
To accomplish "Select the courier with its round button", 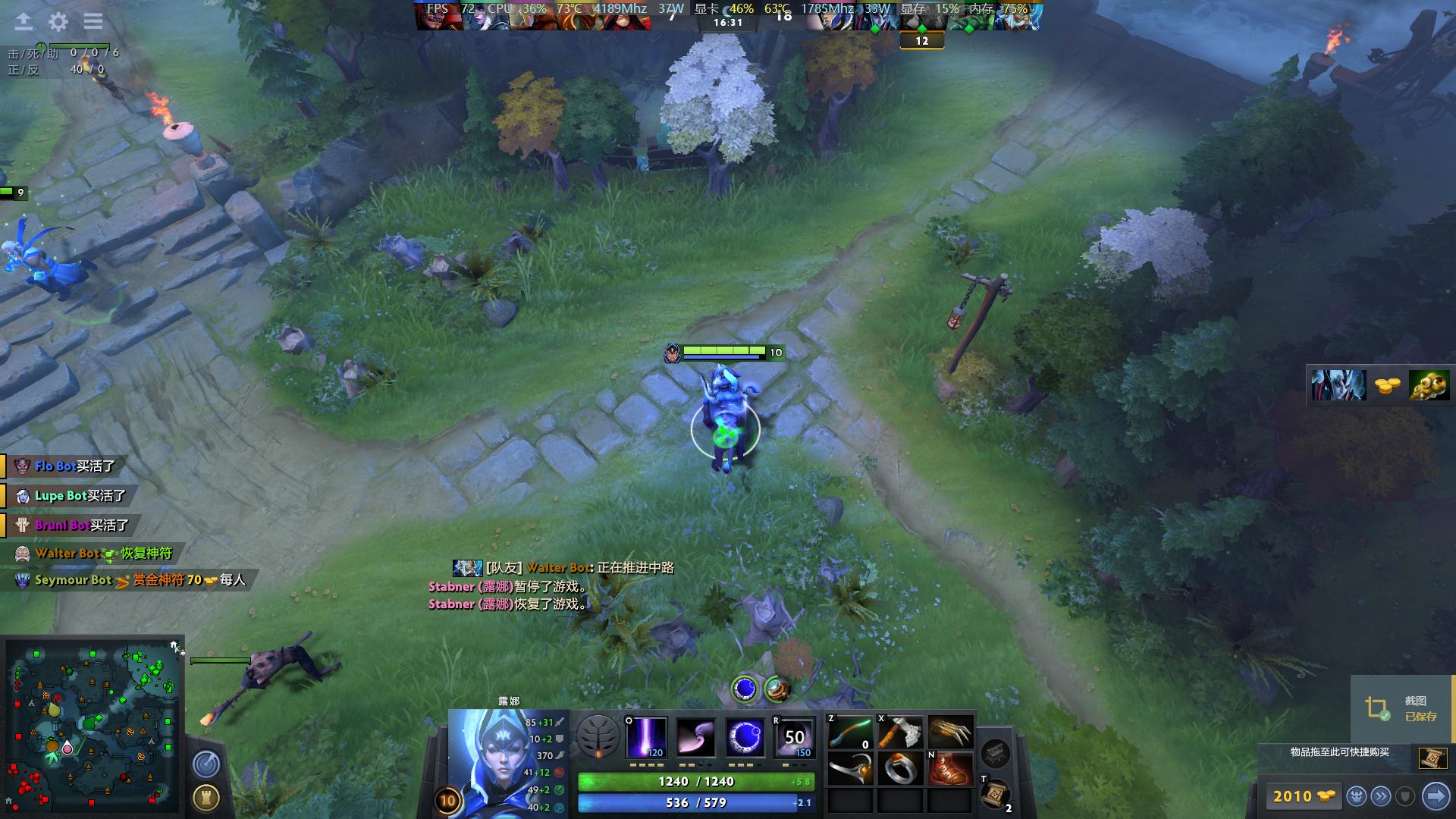I will [x=1356, y=796].
